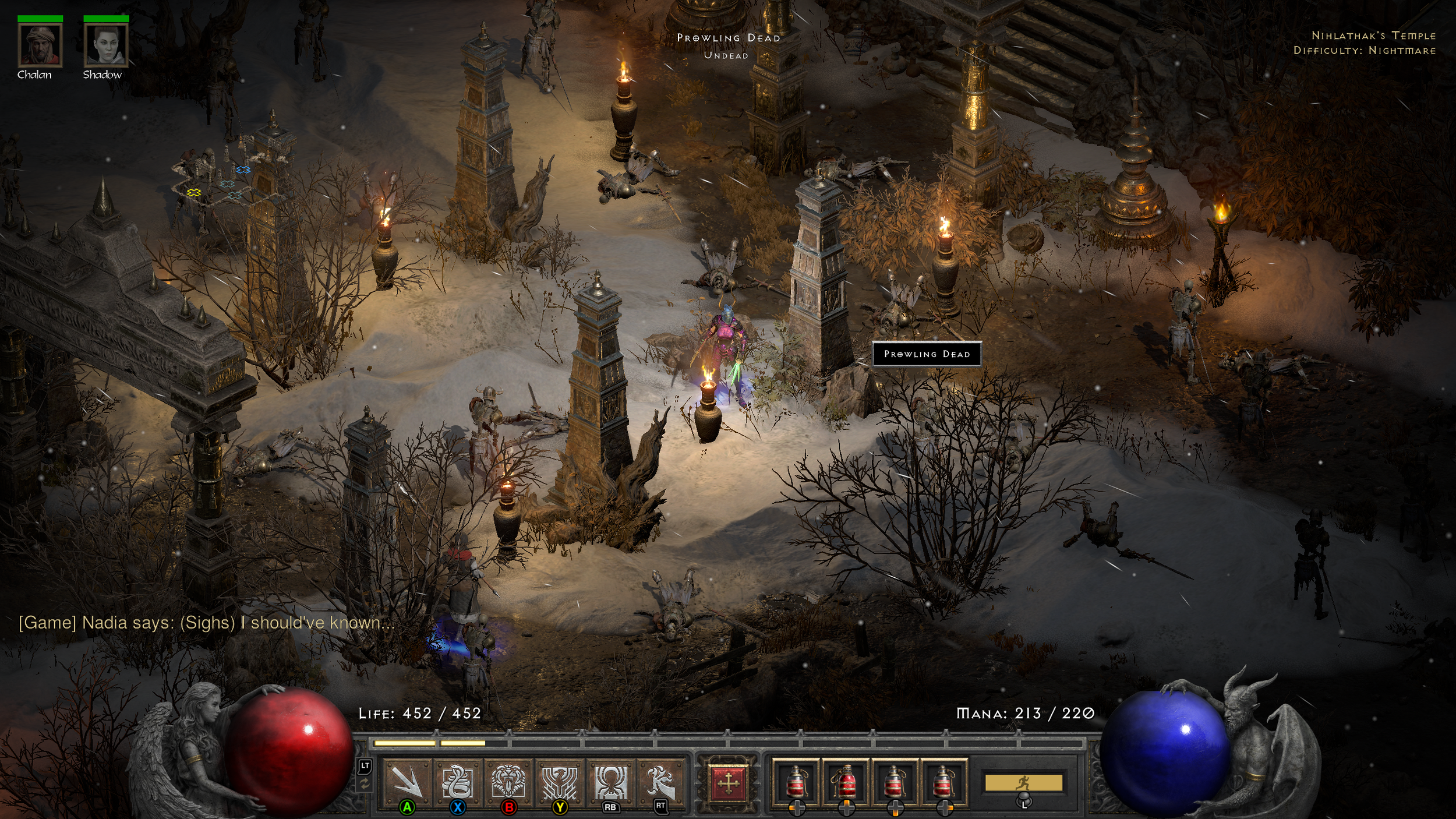Toggle the running figure stamina button
This screenshot has width=1456, height=819.
pyautogui.click(x=1023, y=782)
